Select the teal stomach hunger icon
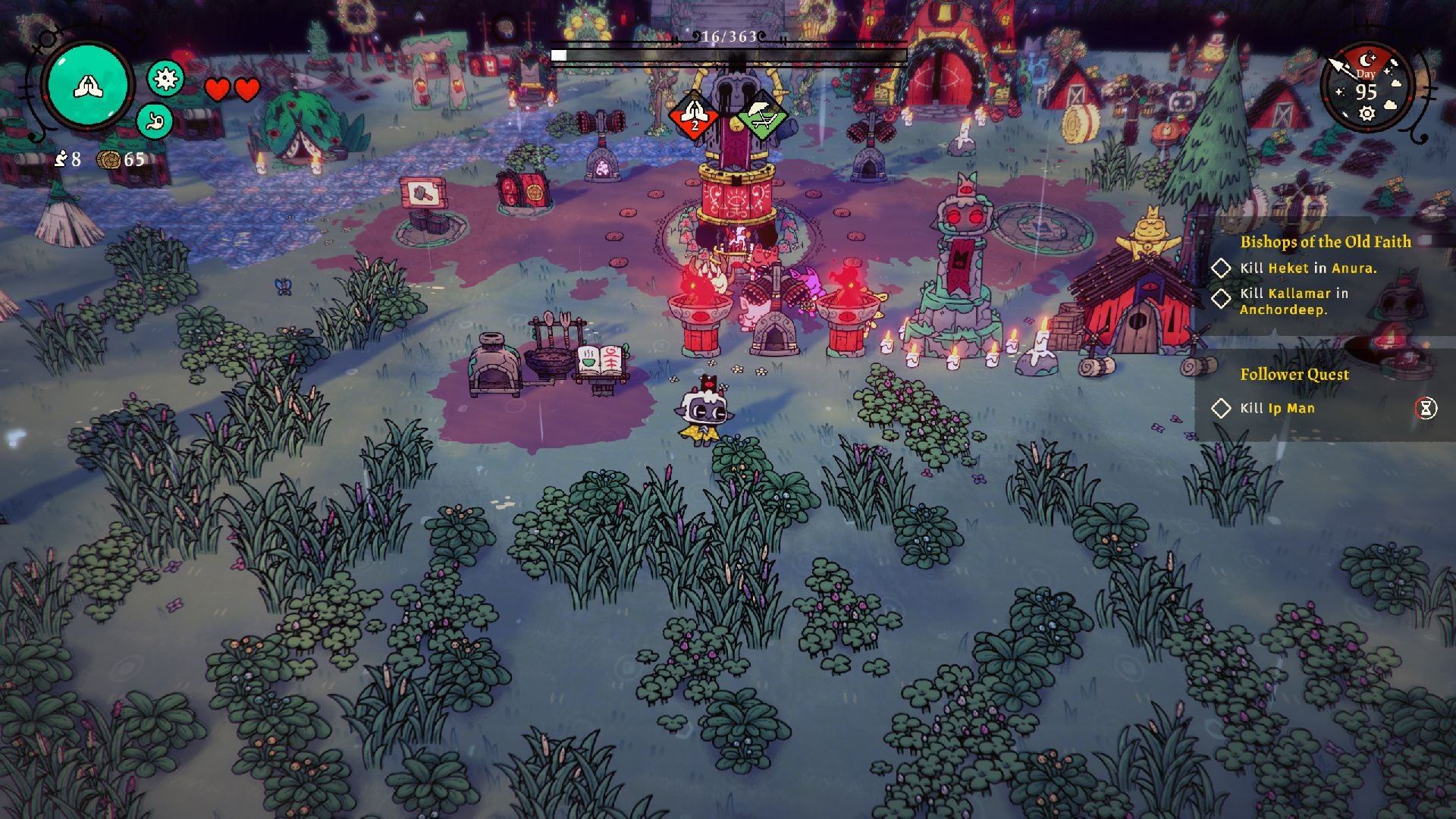Image resolution: width=1456 pixels, height=819 pixels. pyautogui.click(x=155, y=121)
